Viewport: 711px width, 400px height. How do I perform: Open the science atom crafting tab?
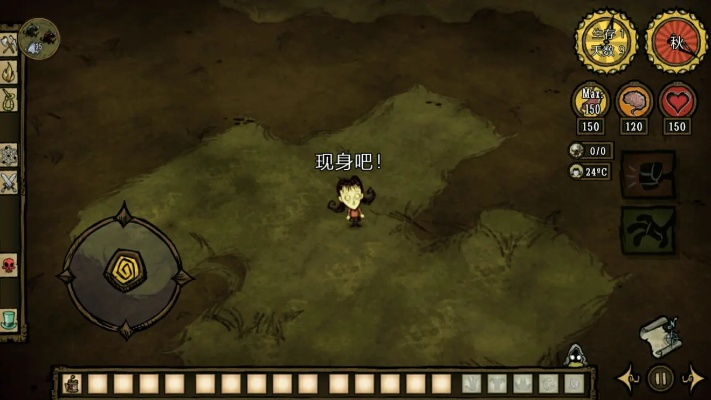(9, 155)
